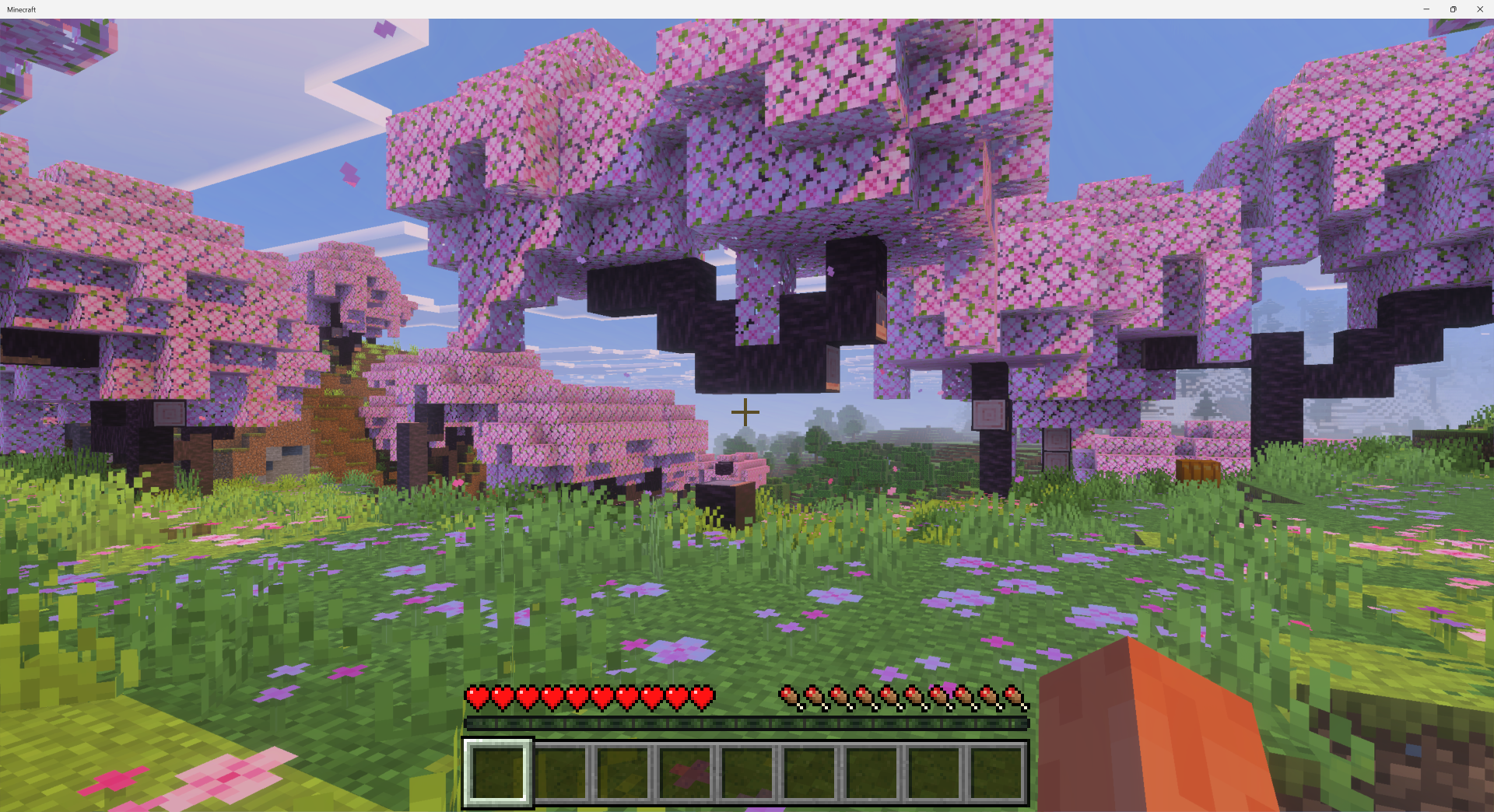Click the first drumstick hunger icon
Image resolution: width=1494 pixels, height=812 pixels.
pos(790,698)
